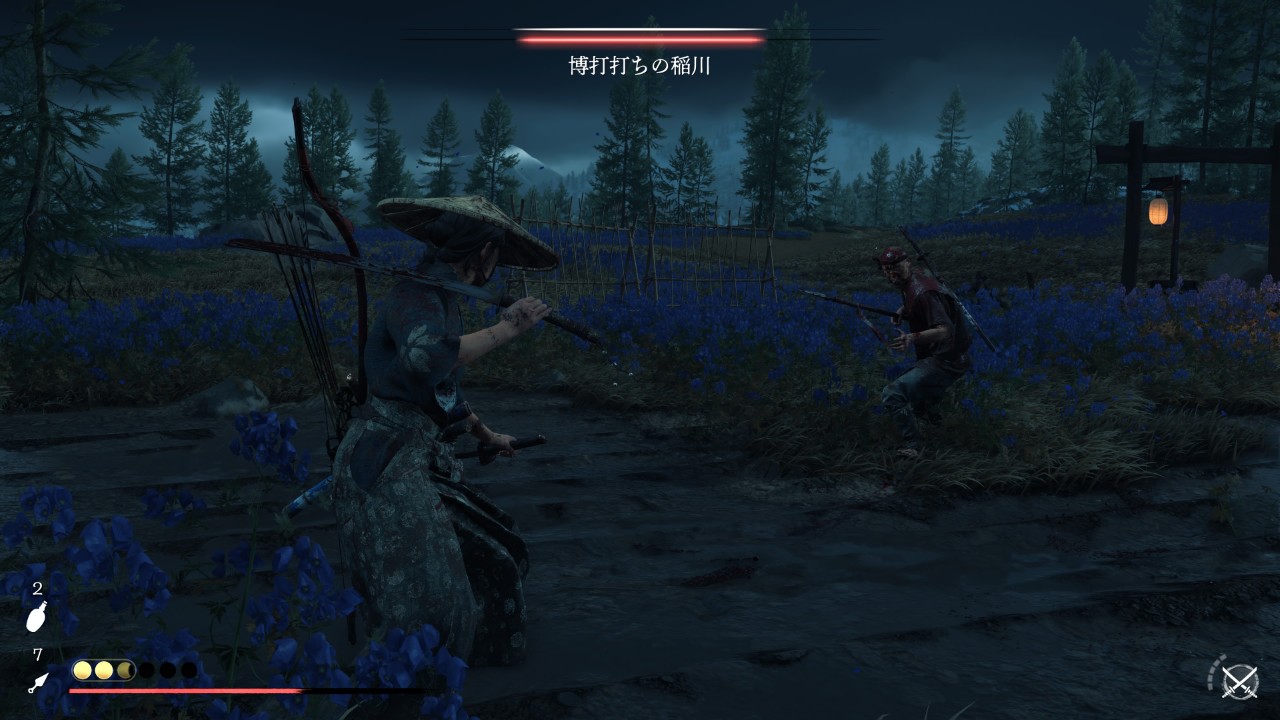Activate the crossed swords ability icon

point(1239,680)
